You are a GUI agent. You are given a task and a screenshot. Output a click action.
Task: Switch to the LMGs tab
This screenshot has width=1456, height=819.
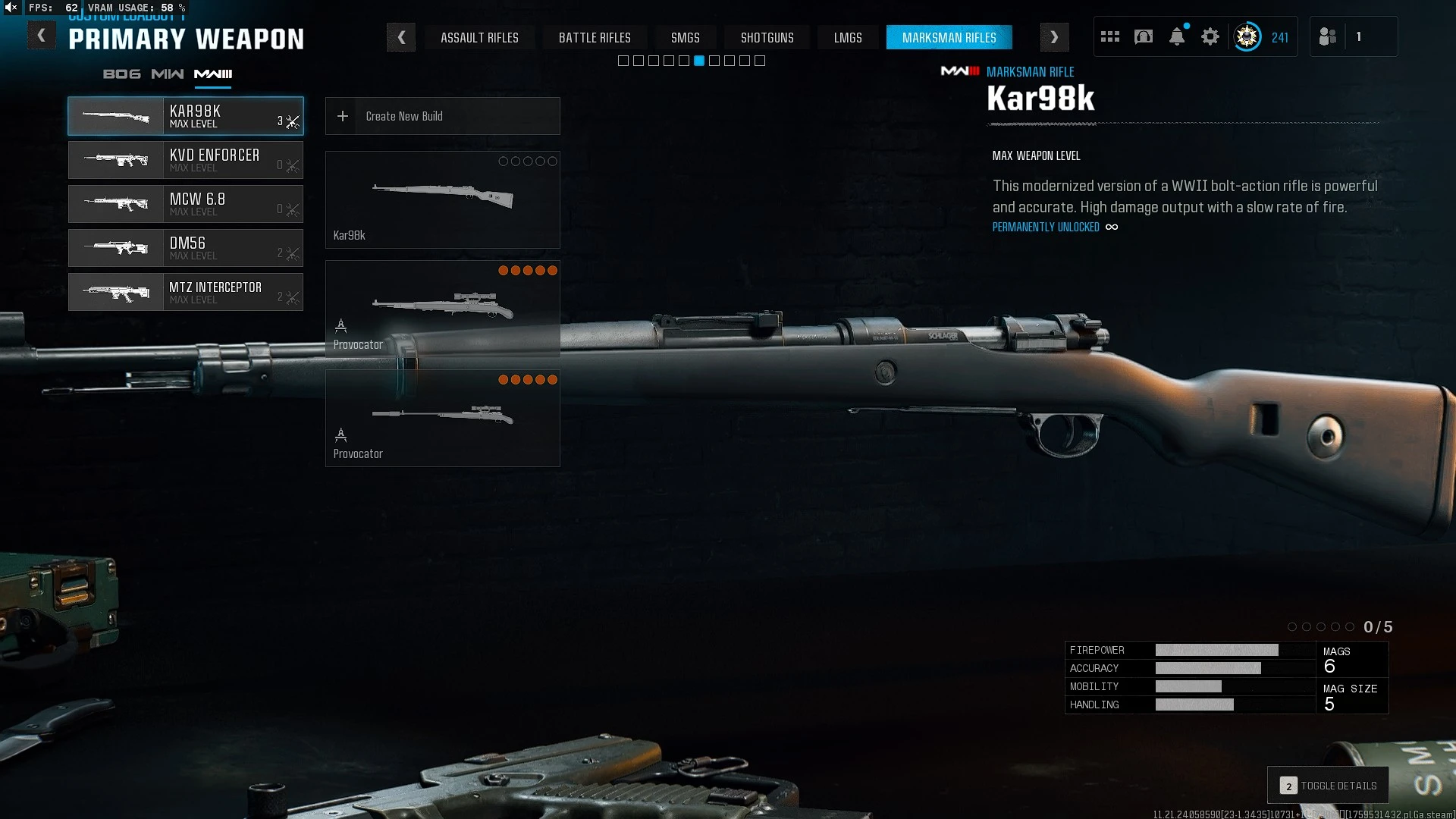click(x=848, y=38)
